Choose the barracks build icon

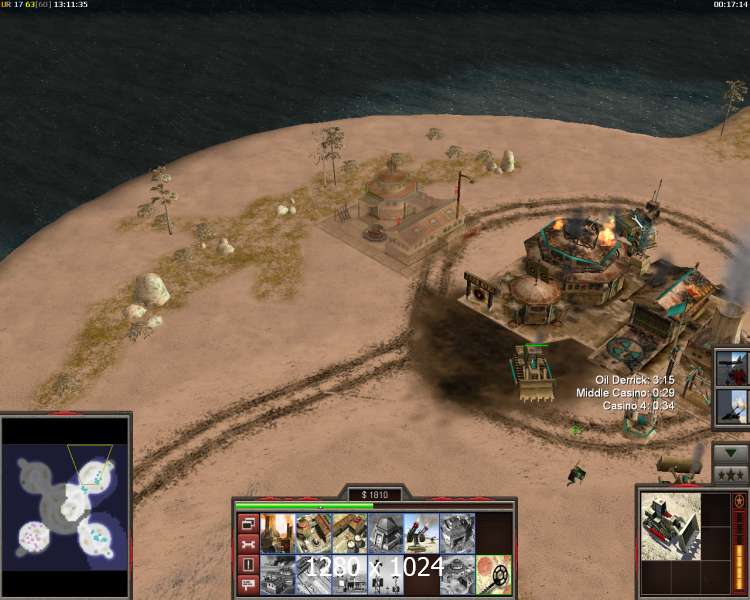pos(312,532)
